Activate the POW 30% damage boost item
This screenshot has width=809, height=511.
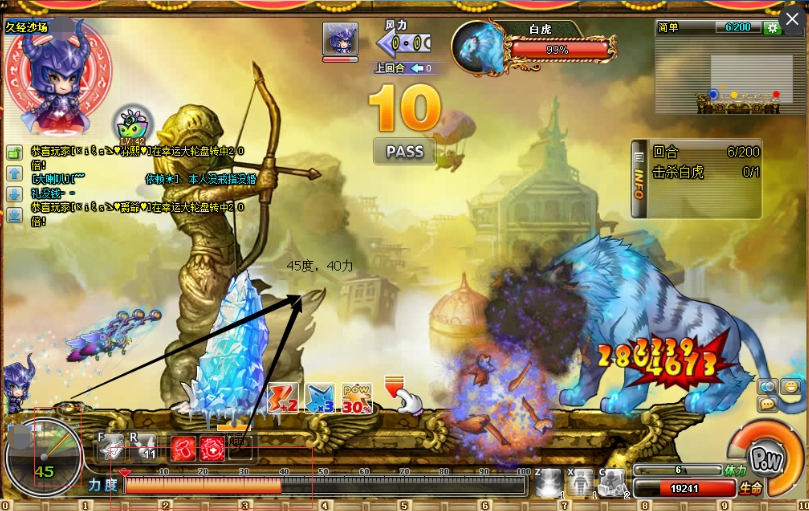click(x=357, y=398)
